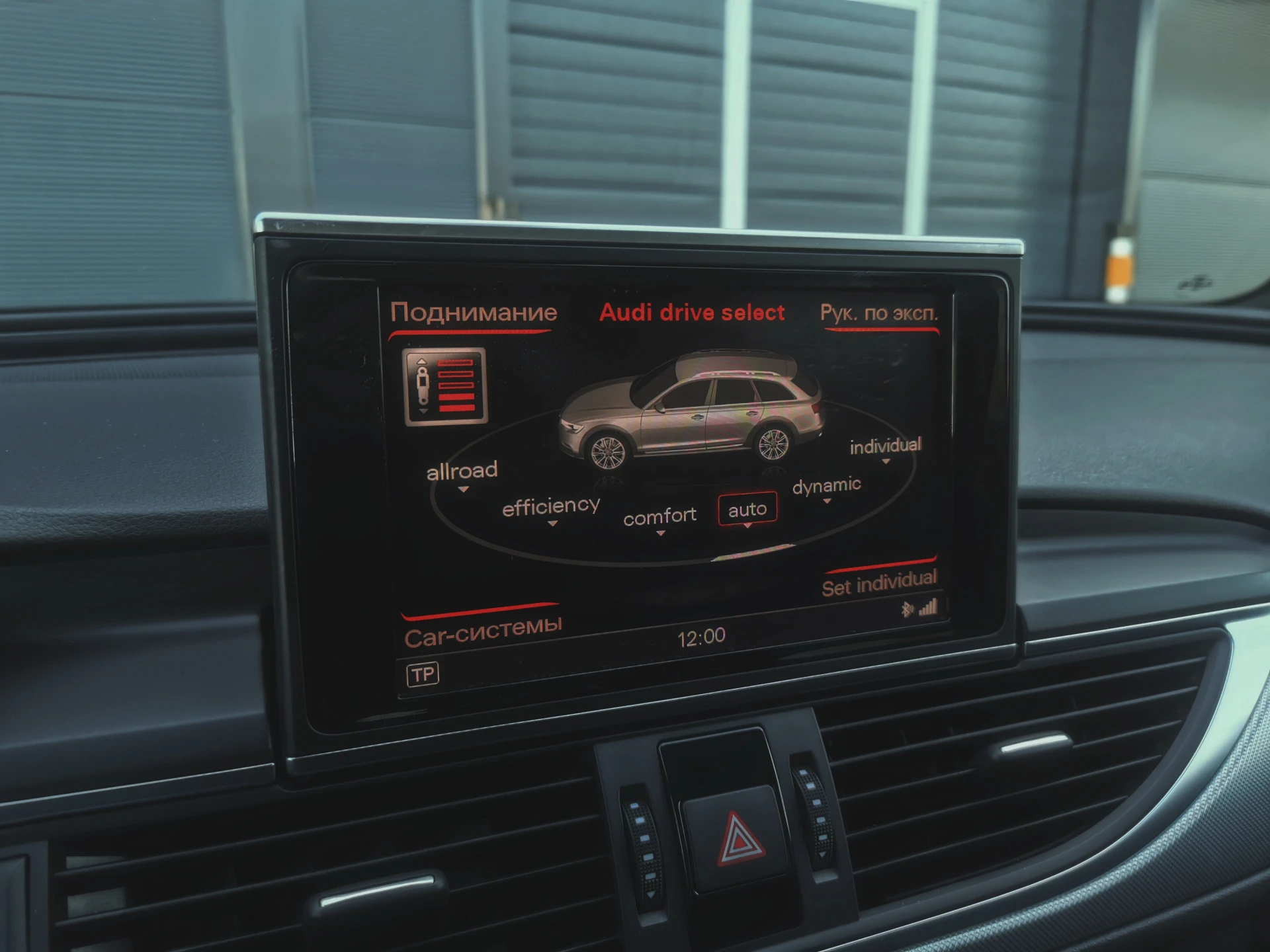Click the TP traffic indicator
Viewport: 1270px width, 952px height.
point(423,674)
